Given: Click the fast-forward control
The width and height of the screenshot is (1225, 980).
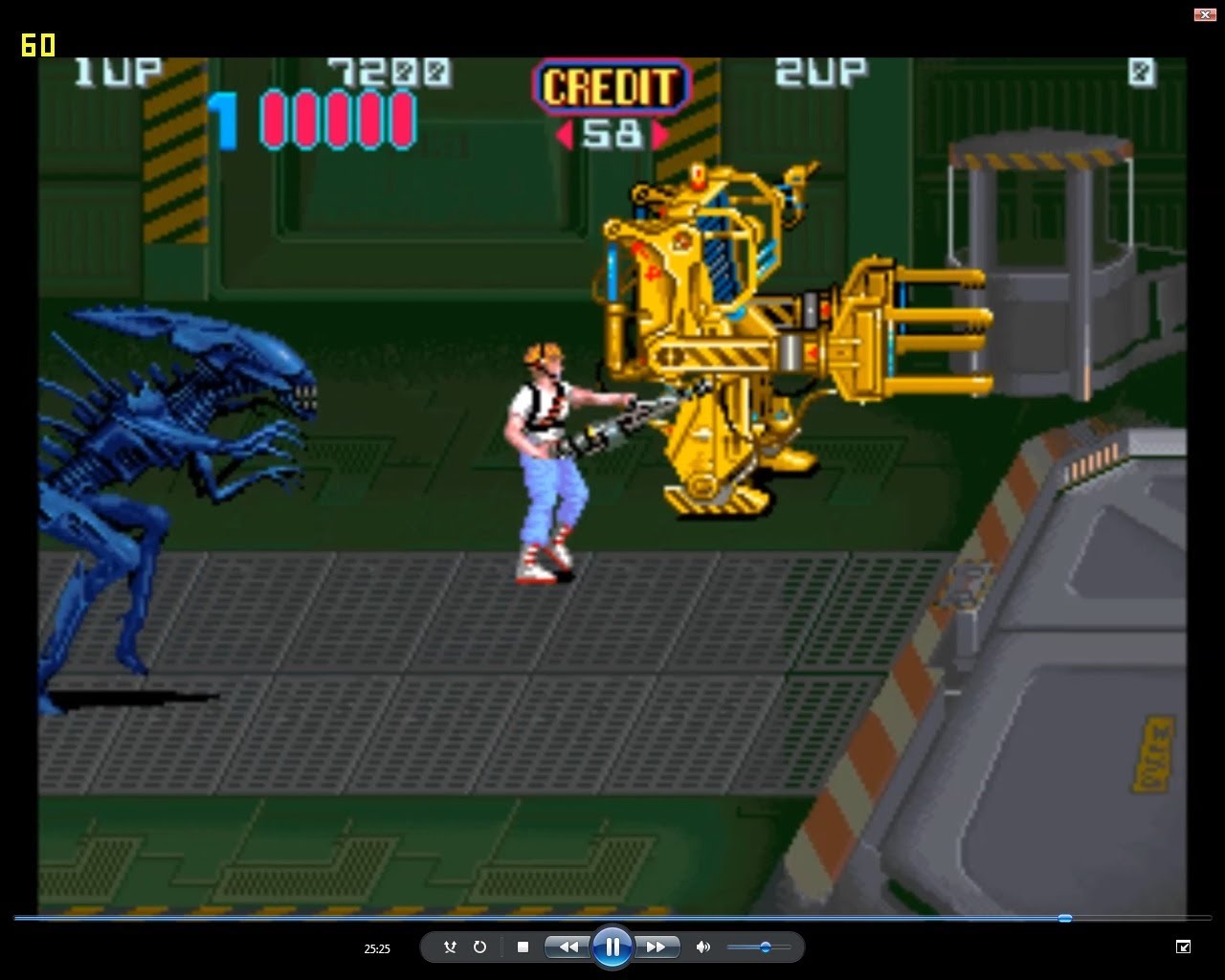Looking at the screenshot, I should [x=657, y=947].
